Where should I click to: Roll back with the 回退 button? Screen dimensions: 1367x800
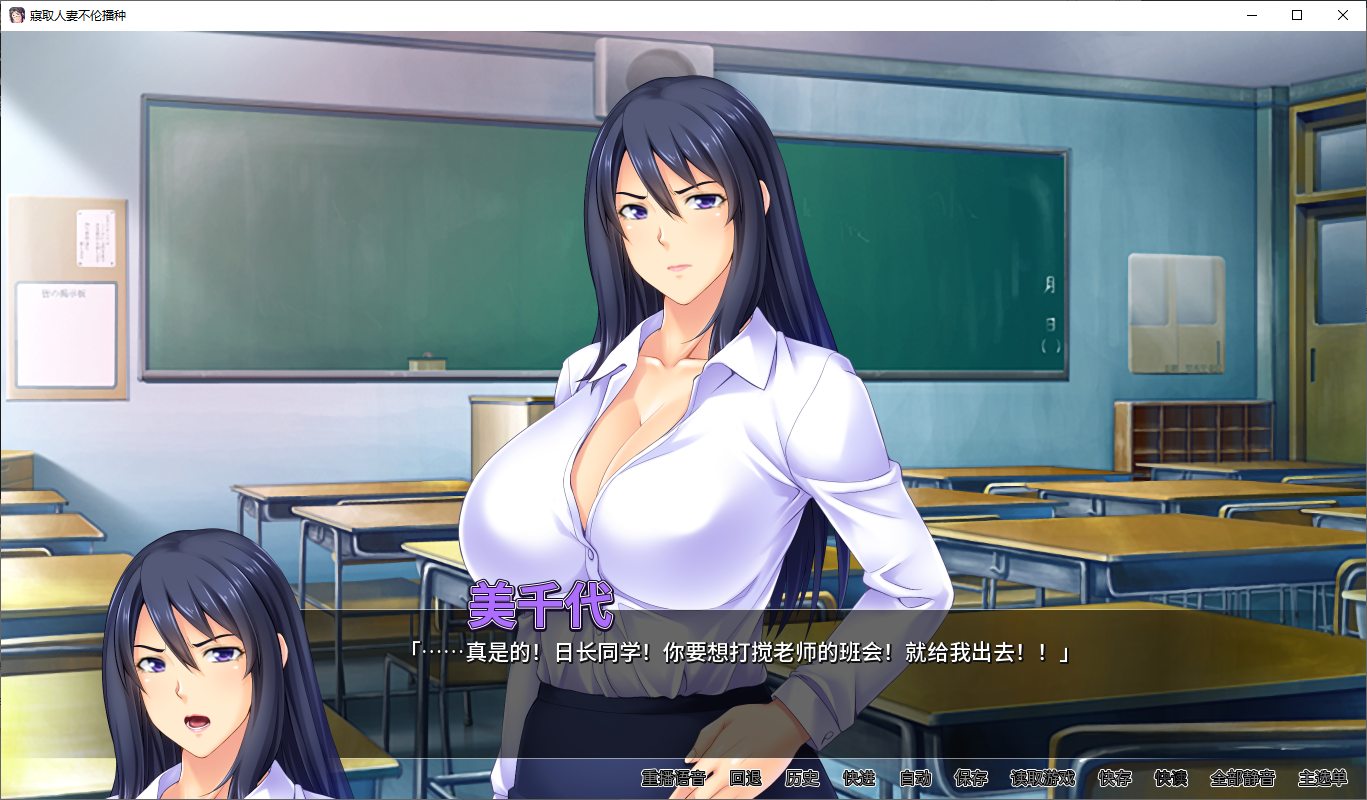point(745,778)
